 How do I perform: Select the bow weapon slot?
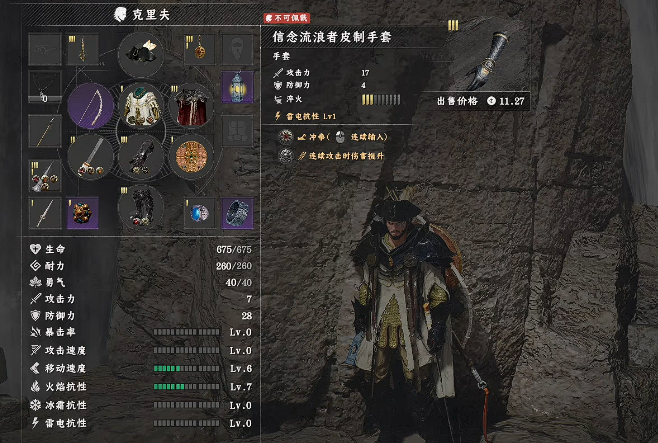click(x=90, y=106)
